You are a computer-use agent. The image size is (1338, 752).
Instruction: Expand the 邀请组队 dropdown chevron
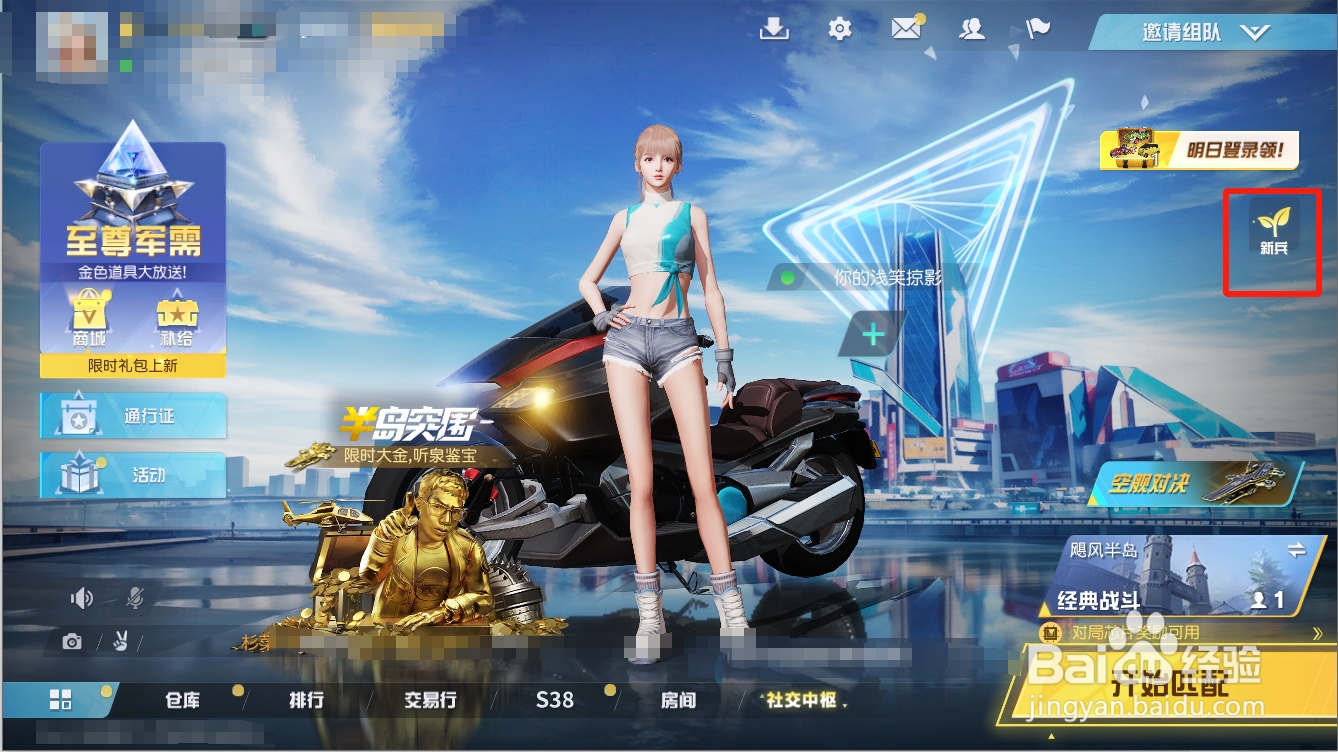coord(1256,31)
